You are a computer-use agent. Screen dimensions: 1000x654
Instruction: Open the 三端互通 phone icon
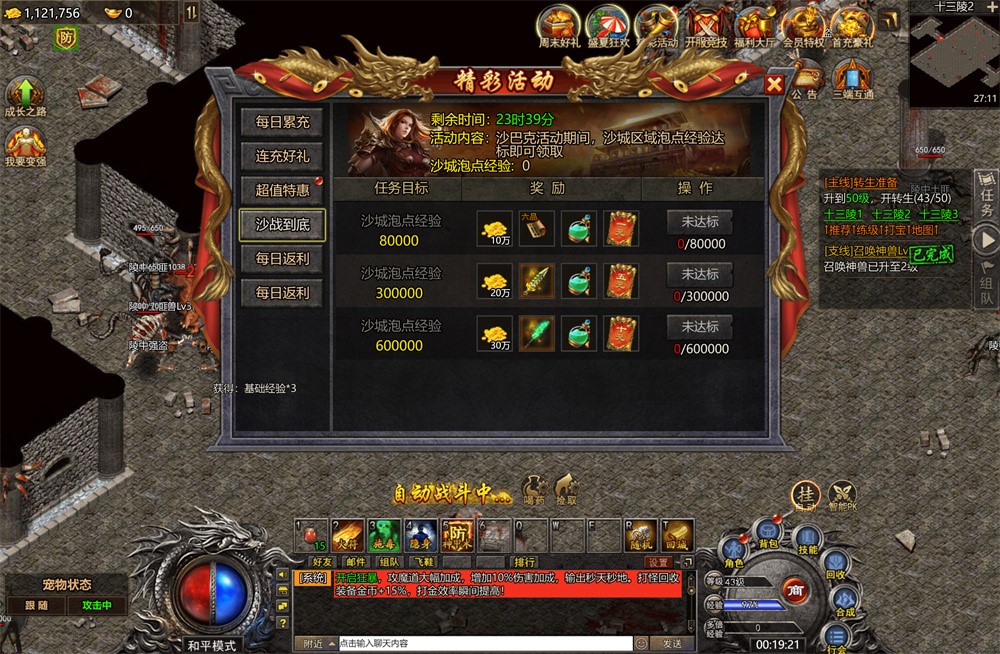pos(853,76)
